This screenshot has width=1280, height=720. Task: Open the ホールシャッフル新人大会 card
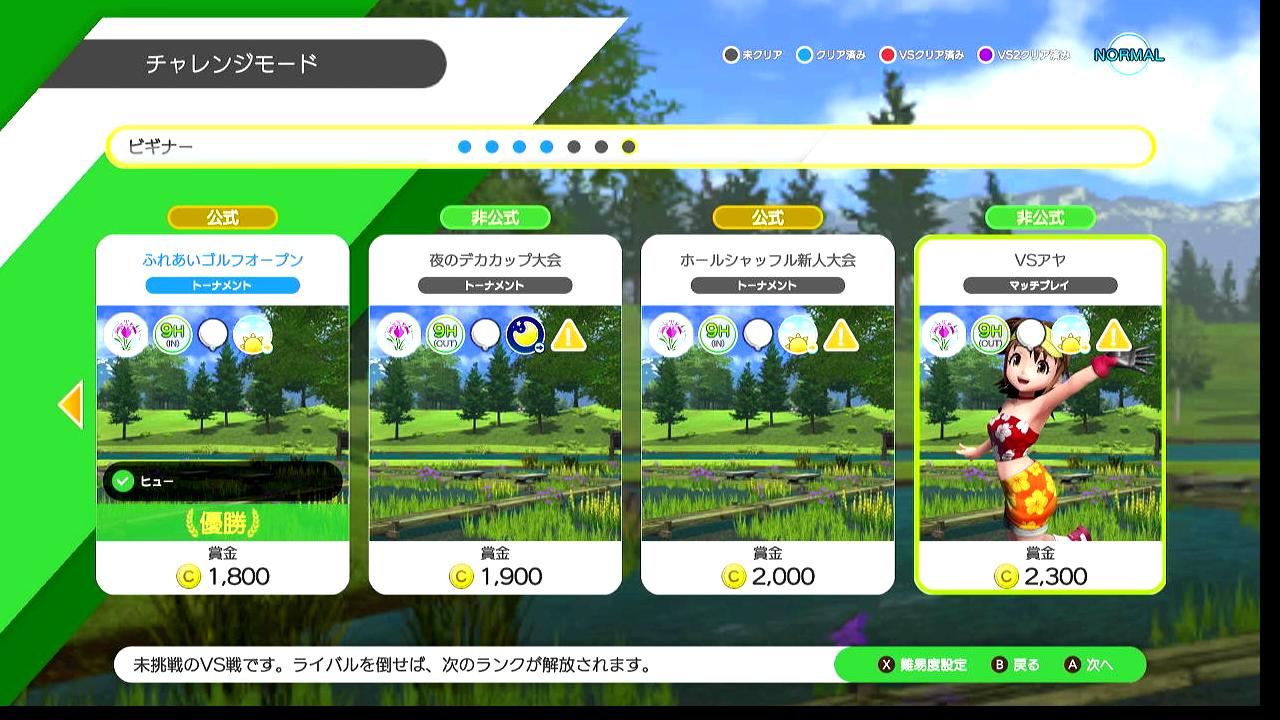pos(767,414)
